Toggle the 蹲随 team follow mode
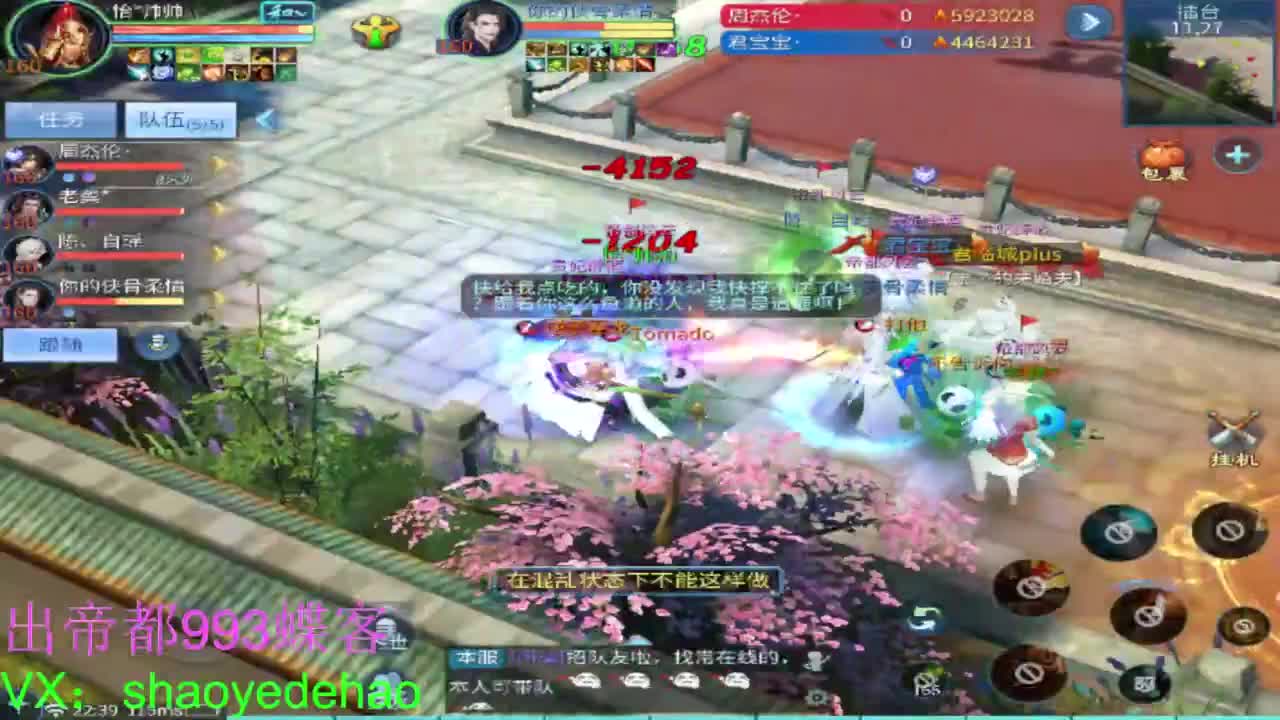The image size is (1280, 720). coord(60,343)
